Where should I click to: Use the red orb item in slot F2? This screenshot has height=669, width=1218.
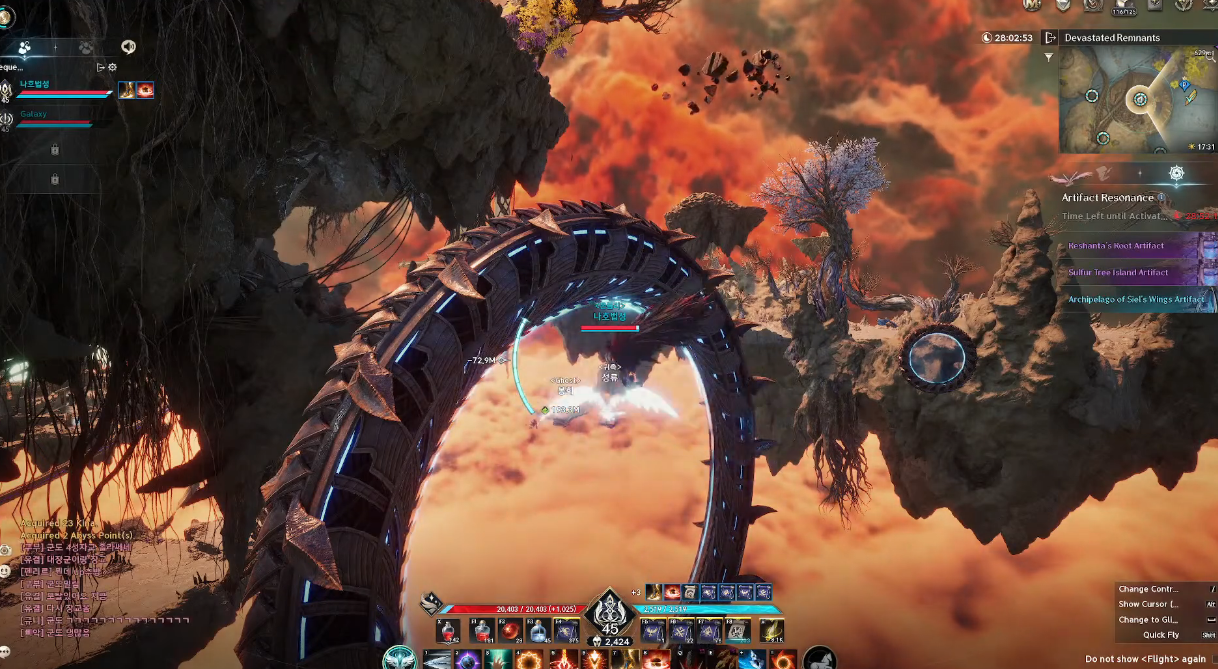click(x=510, y=631)
